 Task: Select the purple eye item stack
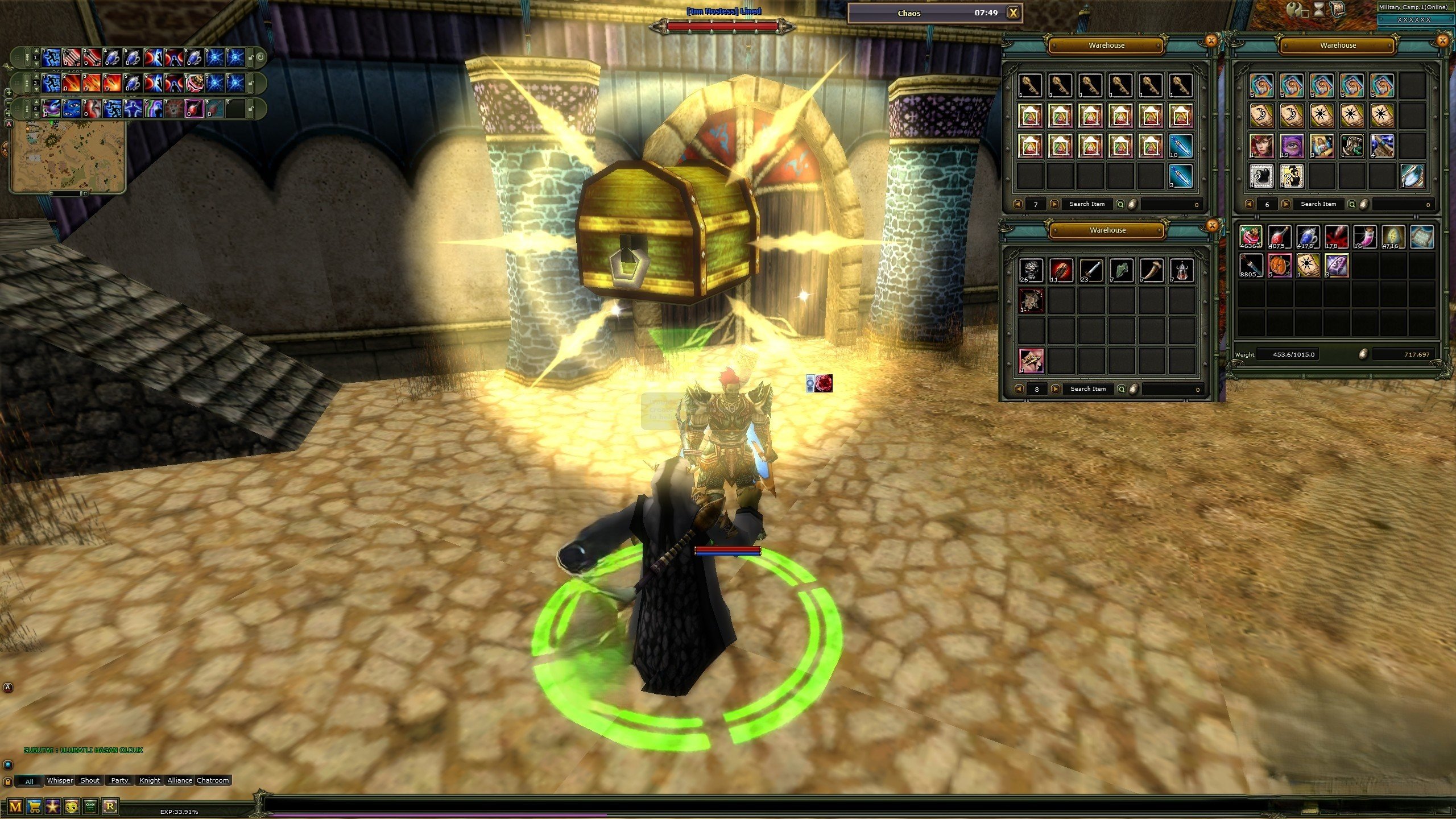point(1292,146)
